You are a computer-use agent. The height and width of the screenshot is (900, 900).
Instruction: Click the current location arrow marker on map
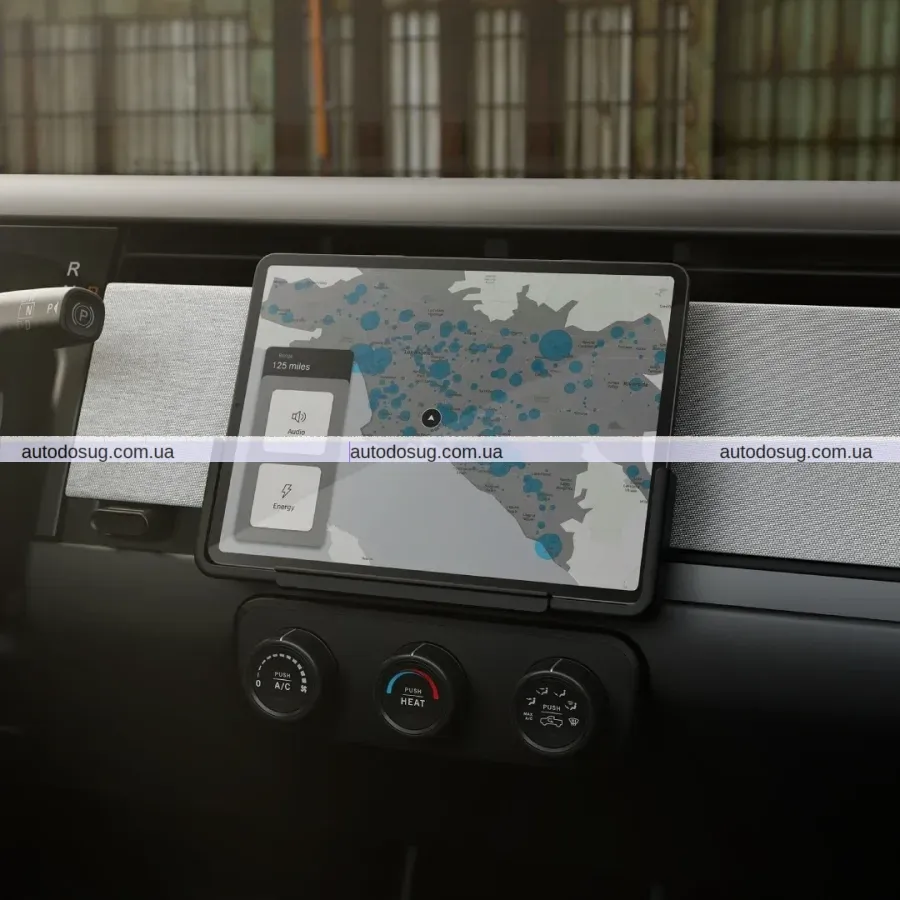pyautogui.click(x=430, y=417)
